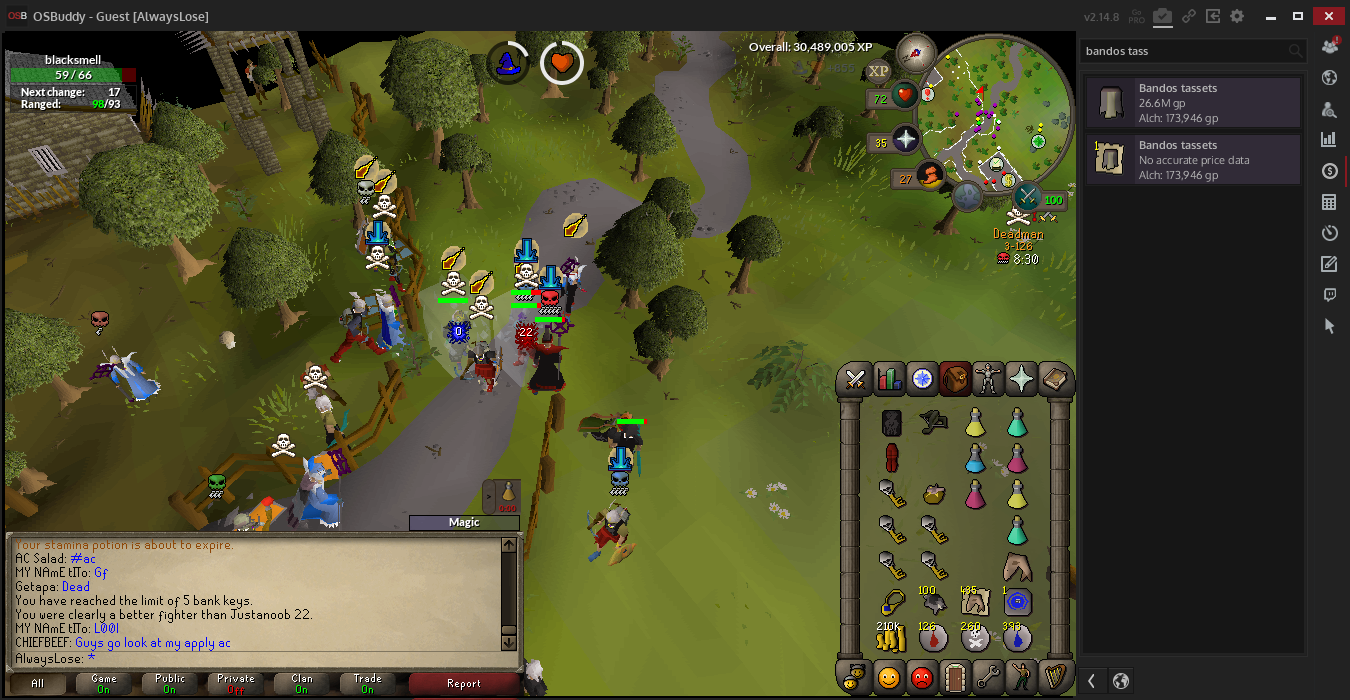Toggle the Quick Prayers orb

point(906,139)
